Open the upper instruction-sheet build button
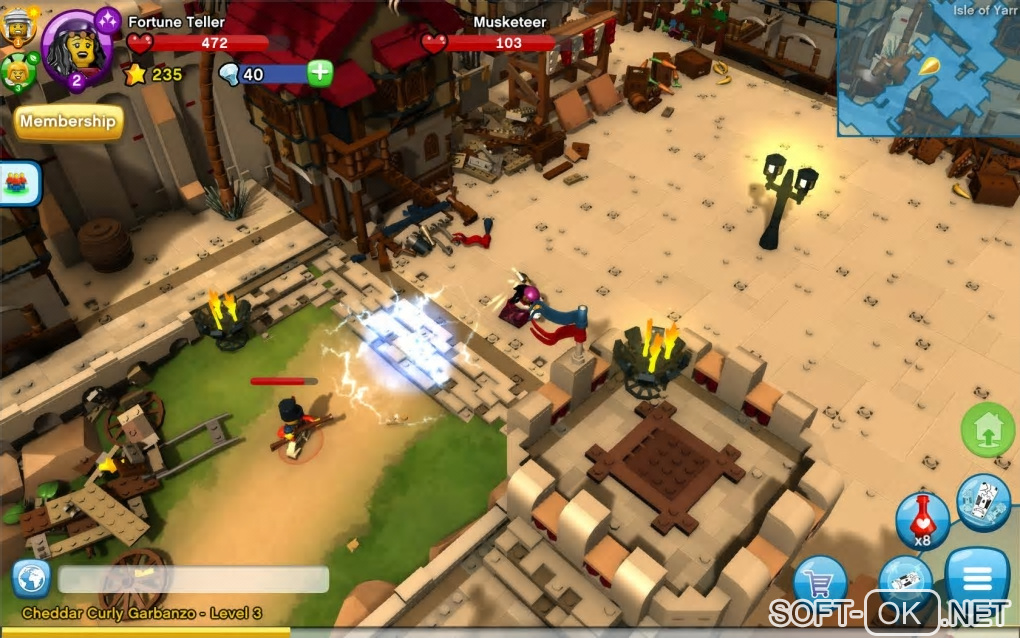This screenshot has height=638, width=1020. point(984,502)
